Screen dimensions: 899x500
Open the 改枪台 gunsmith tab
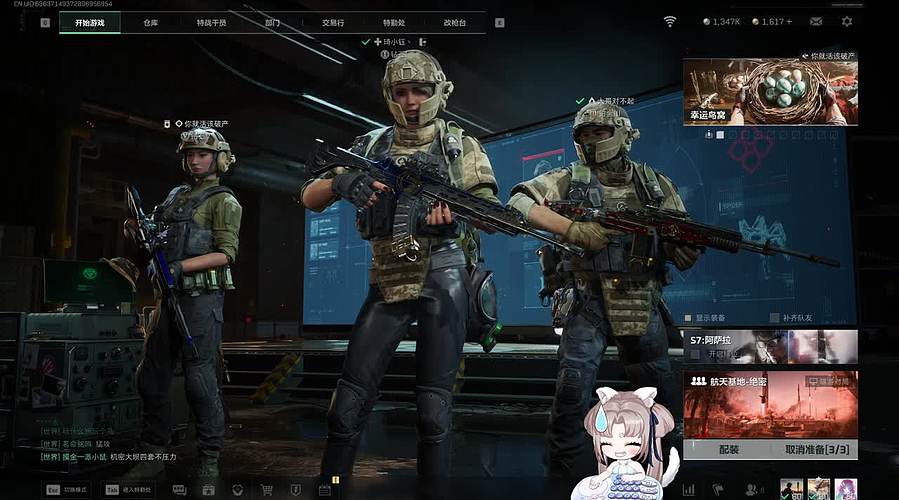coord(455,22)
